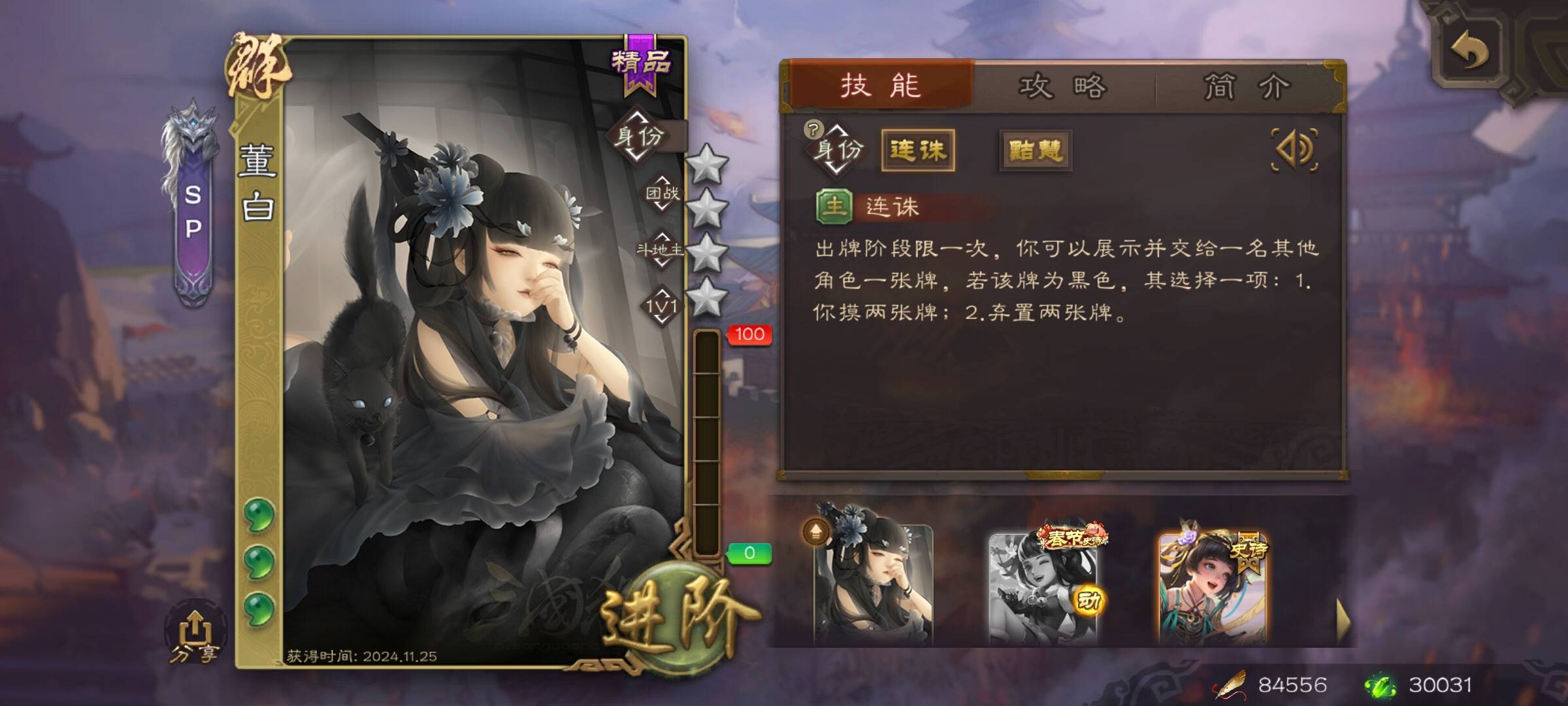Select the 黠慧 skill button
This screenshot has width=1568, height=706.
coord(1036,151)
